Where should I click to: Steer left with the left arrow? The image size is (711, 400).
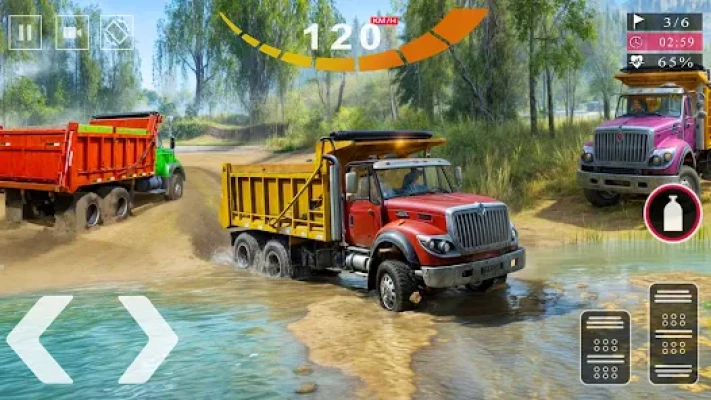pos(40,339)
